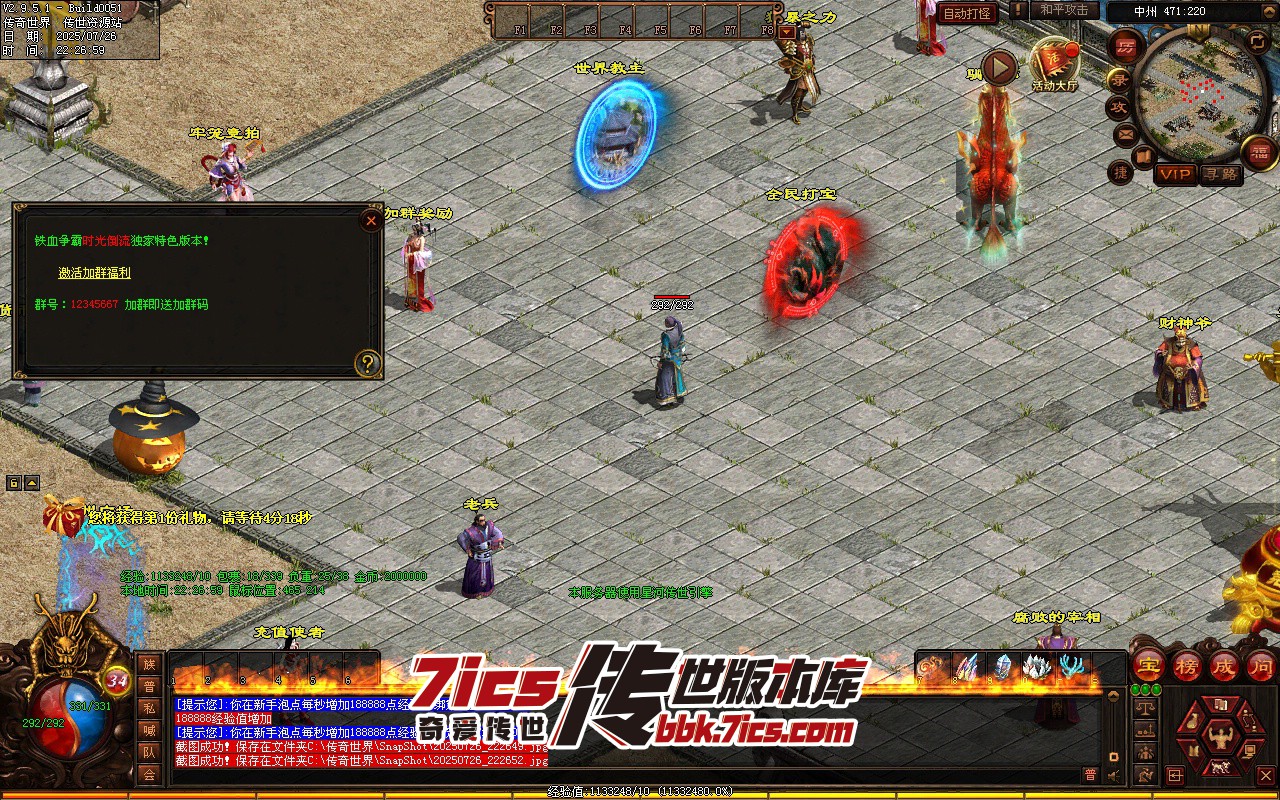The height and width of the screenshot is (800, 1280).
Task: Select the ice crystal item in hotbar
Action: click(x=1001, y=667)
